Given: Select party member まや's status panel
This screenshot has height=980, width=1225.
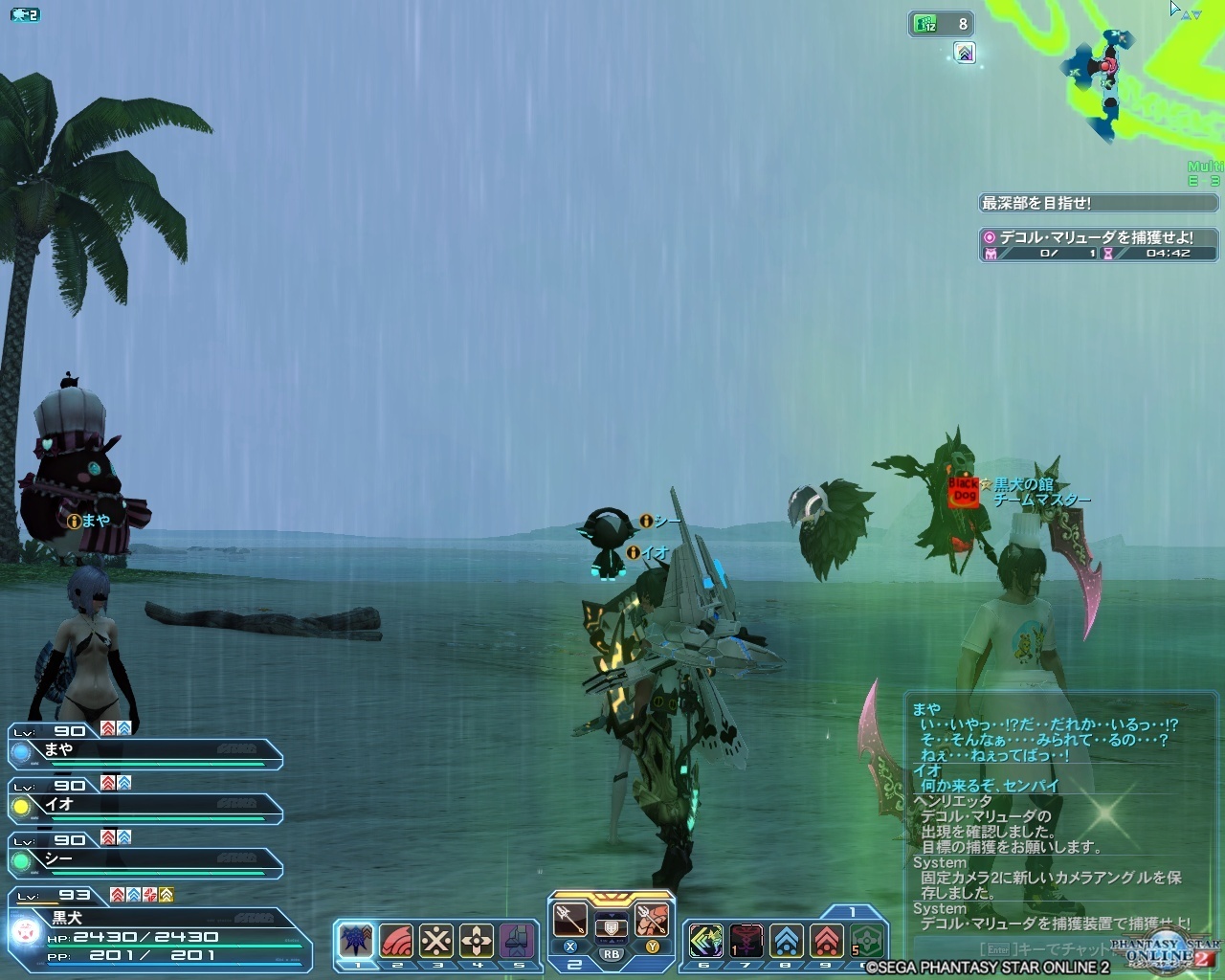Looking at the screenshot, I should tap(145, 749).
